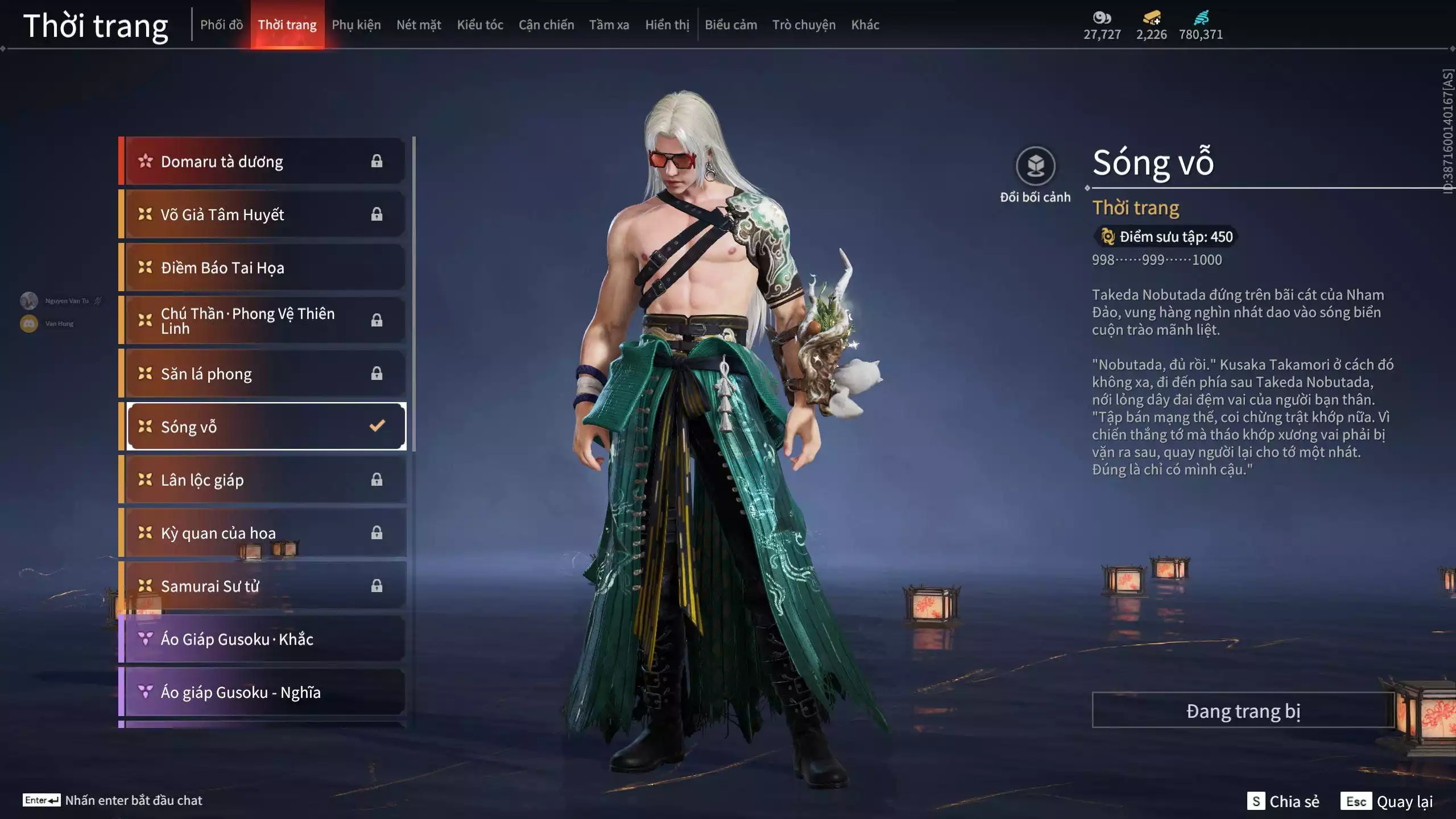Image resolution: width=1456 pixels, height=819 pixels.
Task: Click the gold ingot currency icon showing 2,226
Action: click(1152, 17)
